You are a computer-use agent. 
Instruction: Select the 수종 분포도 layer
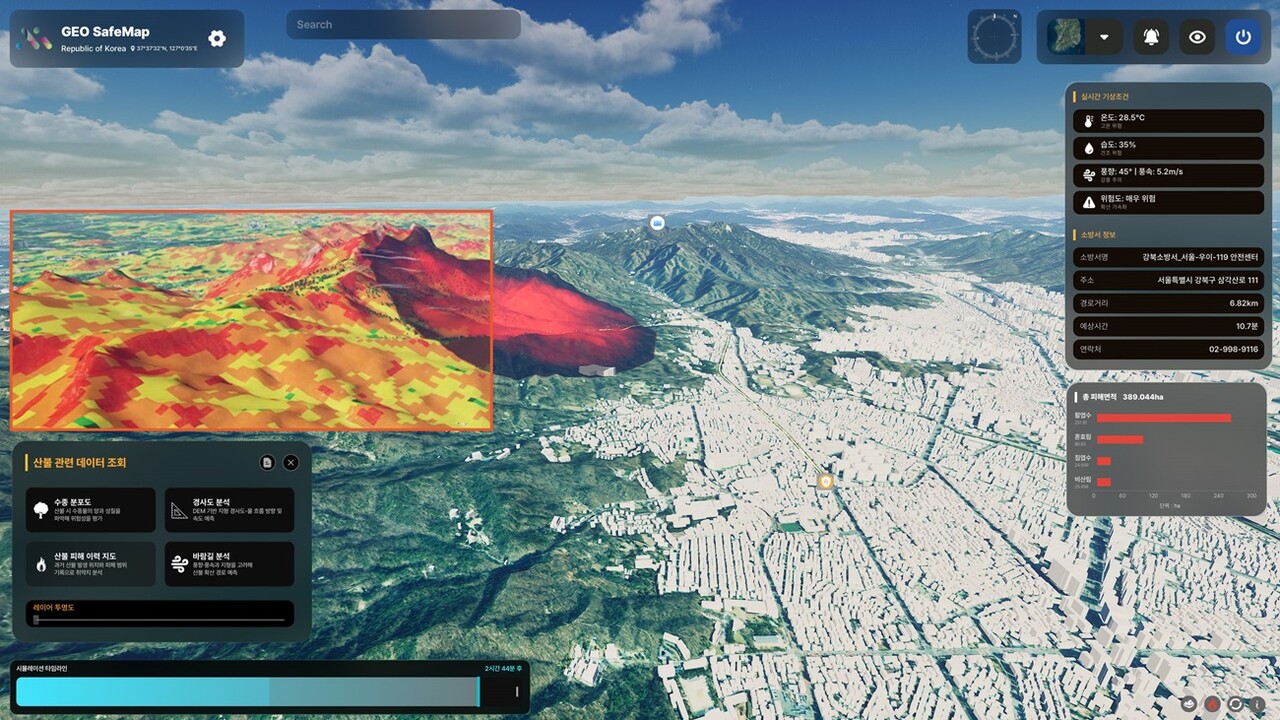coord(91,510)
